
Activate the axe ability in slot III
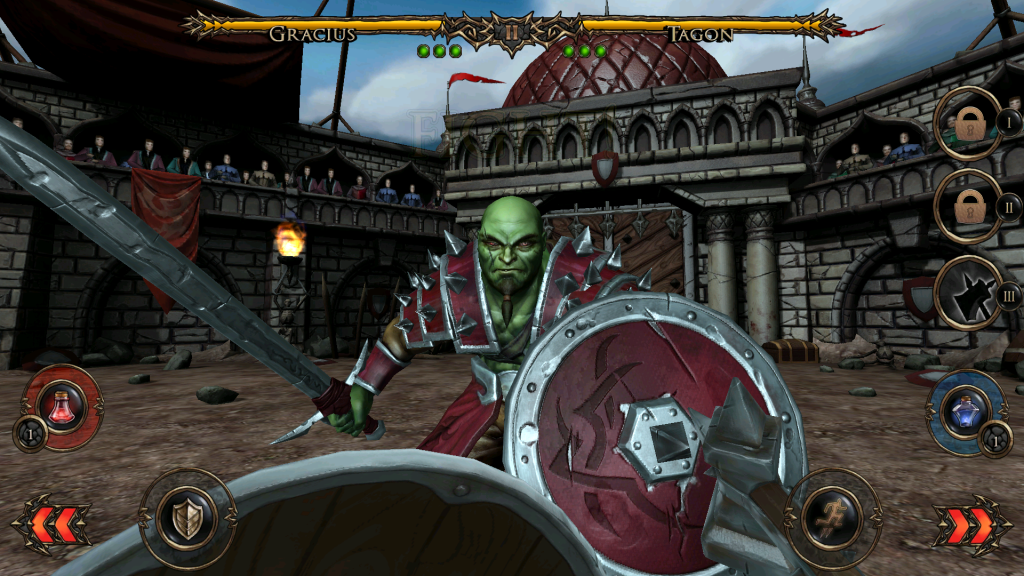point(969,293)
